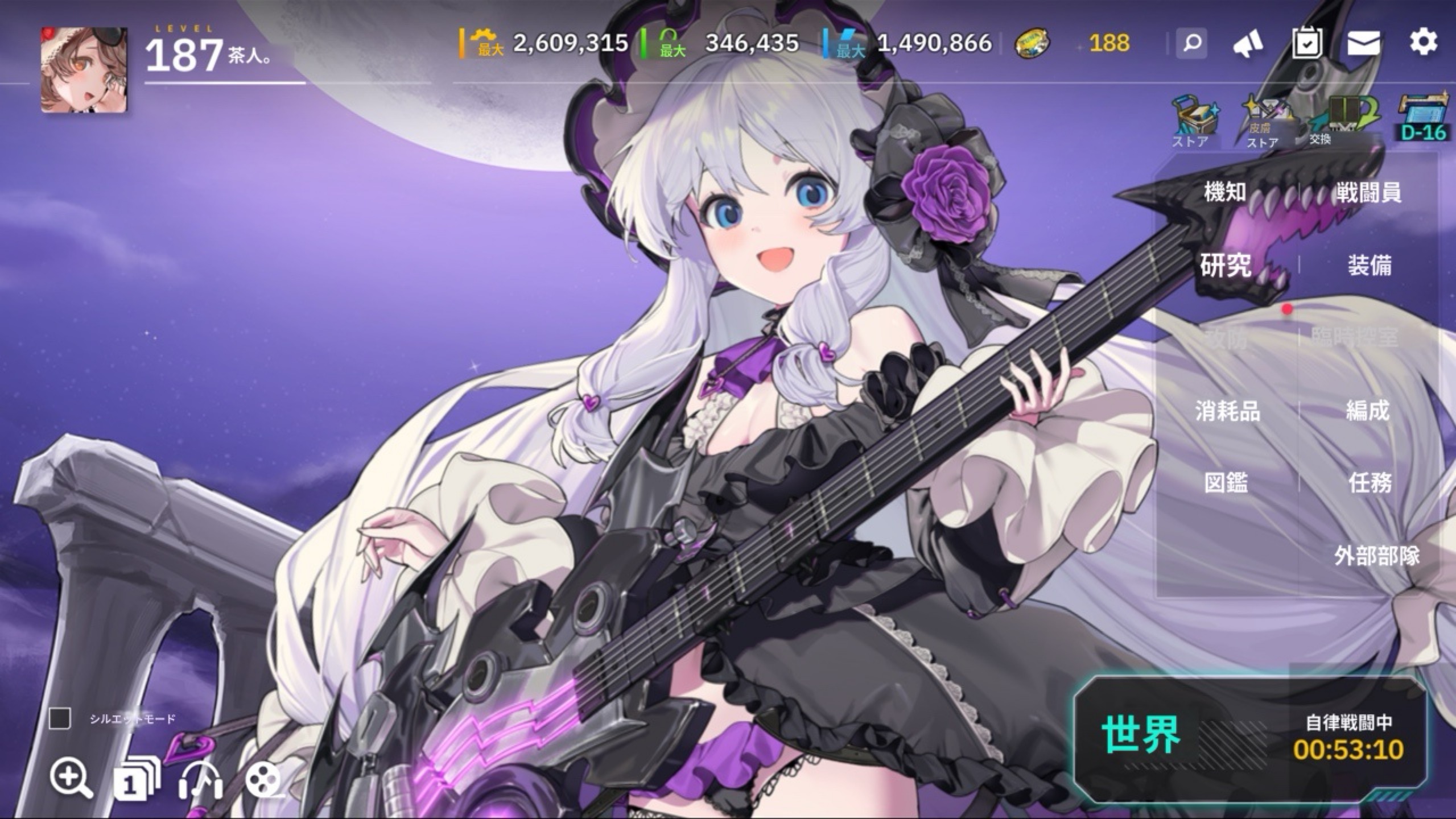The image size is (1456, 819).
Task: Open the player profile avatar
Action: [x=84, y=69]
